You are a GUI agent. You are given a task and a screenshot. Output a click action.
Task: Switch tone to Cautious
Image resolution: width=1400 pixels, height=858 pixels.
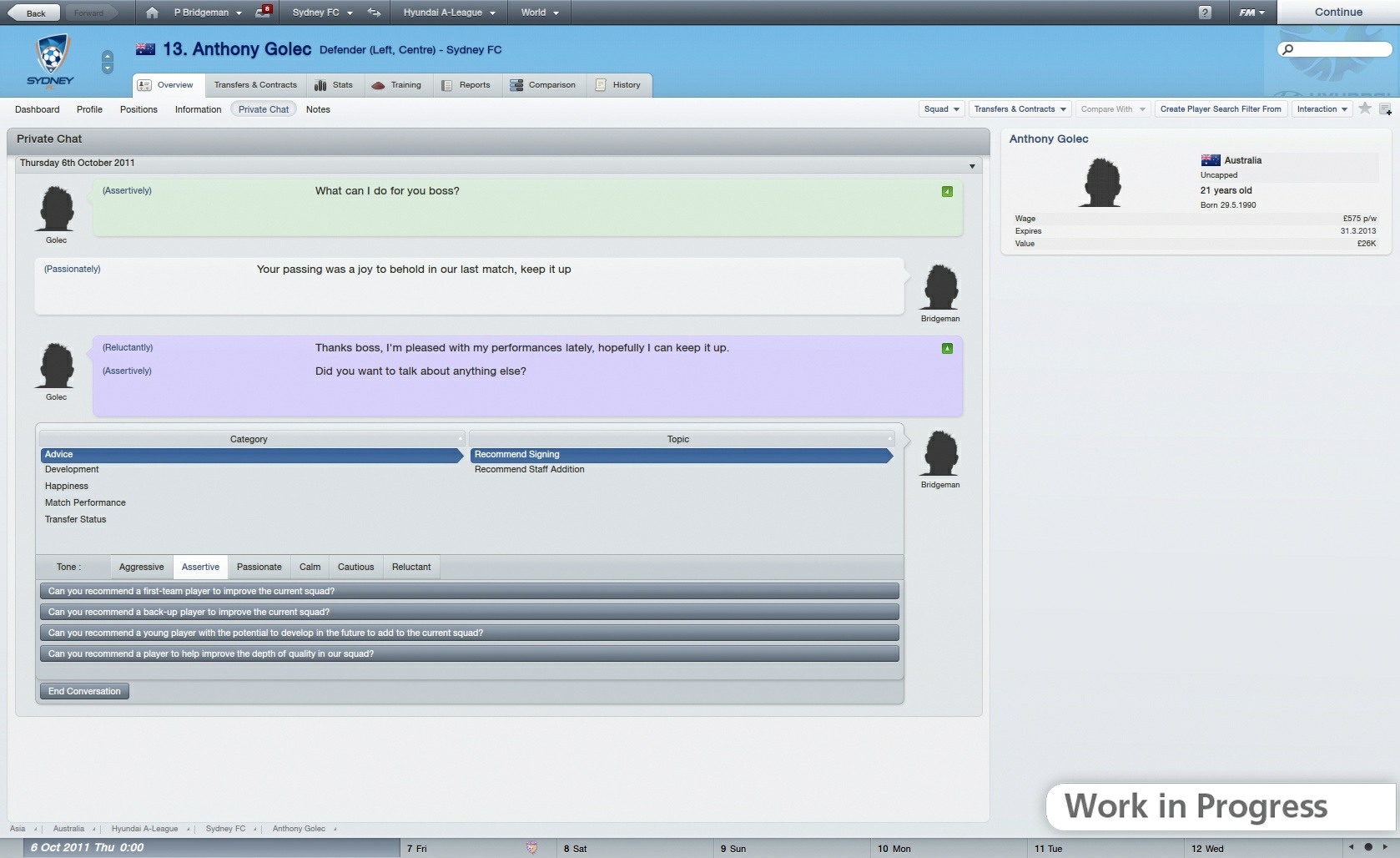point(355,567)
